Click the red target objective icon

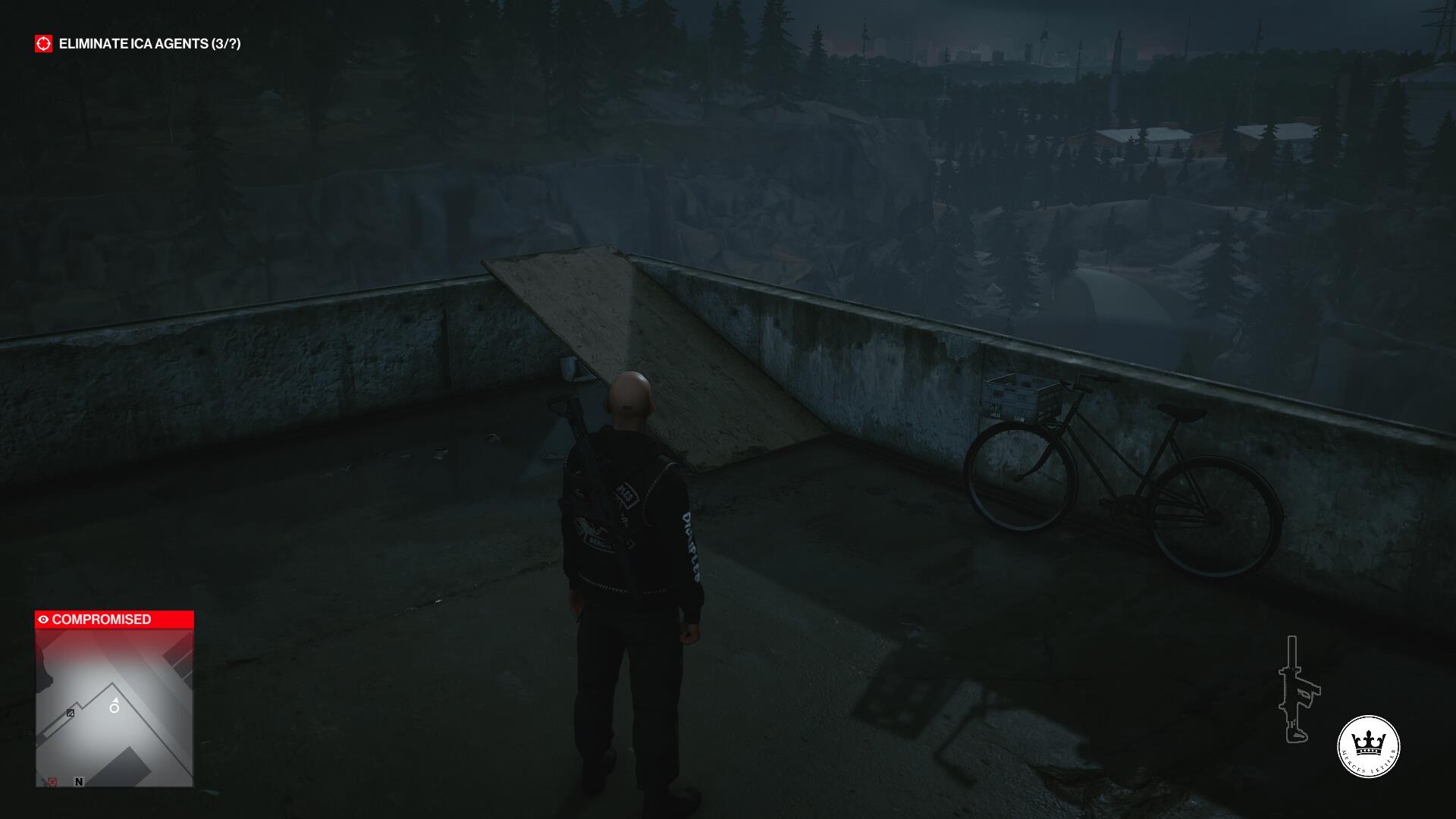(x=44, y=44)
